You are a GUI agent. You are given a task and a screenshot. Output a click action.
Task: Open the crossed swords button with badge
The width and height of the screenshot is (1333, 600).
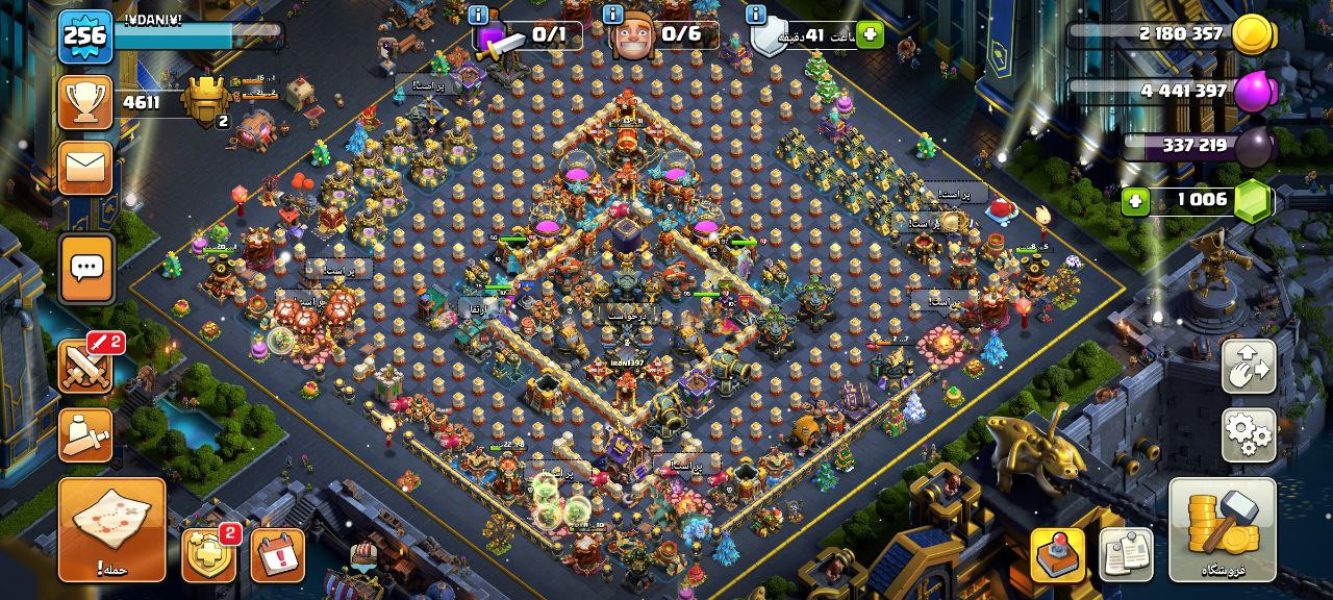tap(86, 366)
